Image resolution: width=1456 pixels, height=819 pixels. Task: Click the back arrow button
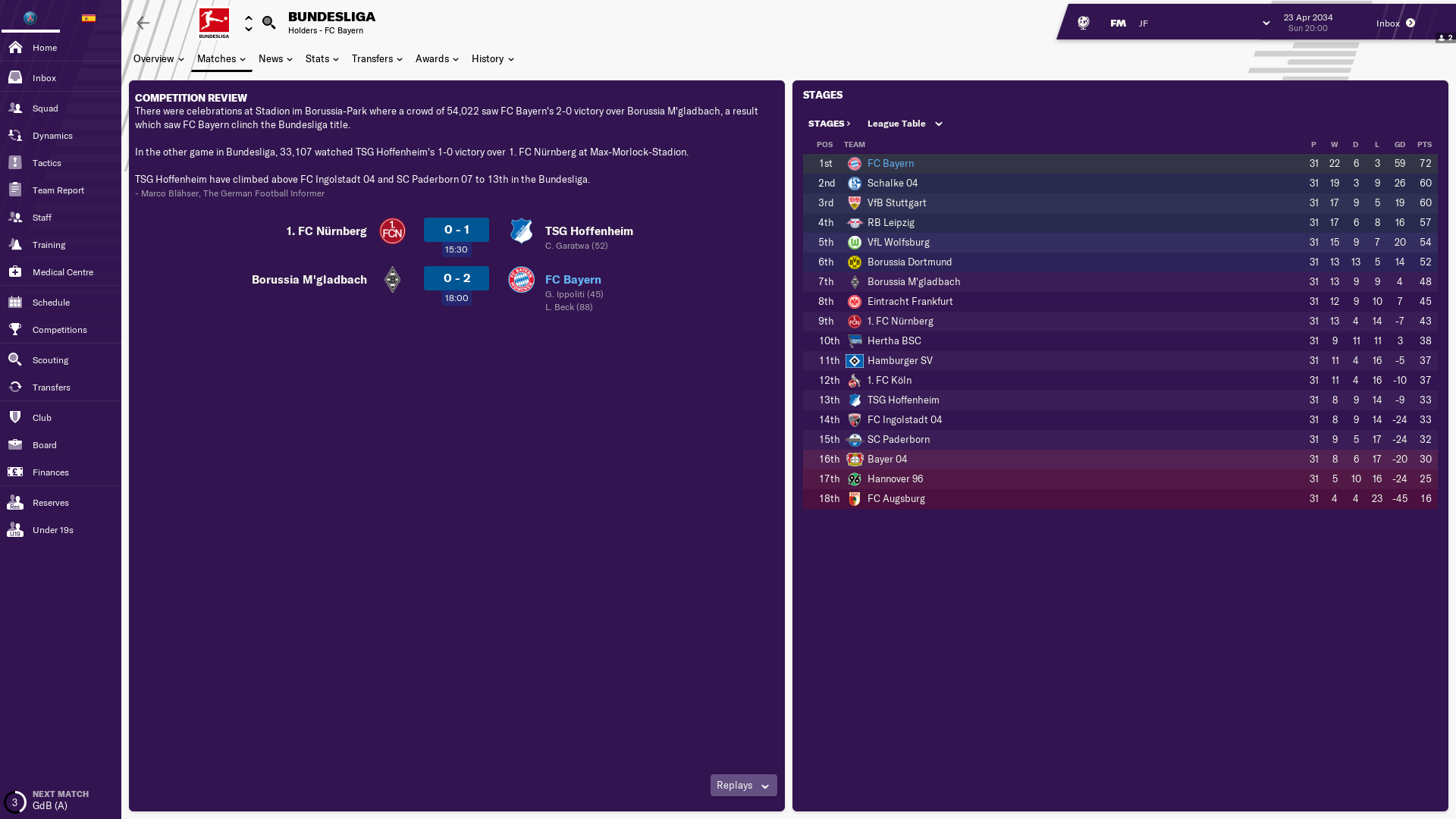pos(143,24)
